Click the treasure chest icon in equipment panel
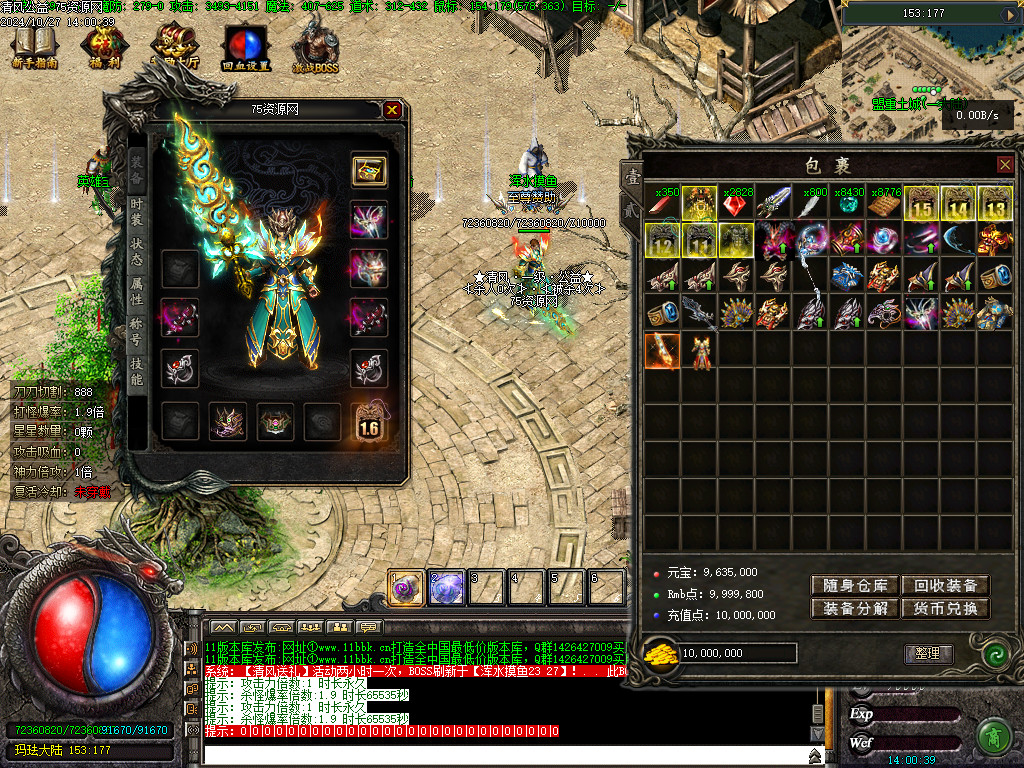The height and width of the screenshot is (768, 1024). pos(369,170)
